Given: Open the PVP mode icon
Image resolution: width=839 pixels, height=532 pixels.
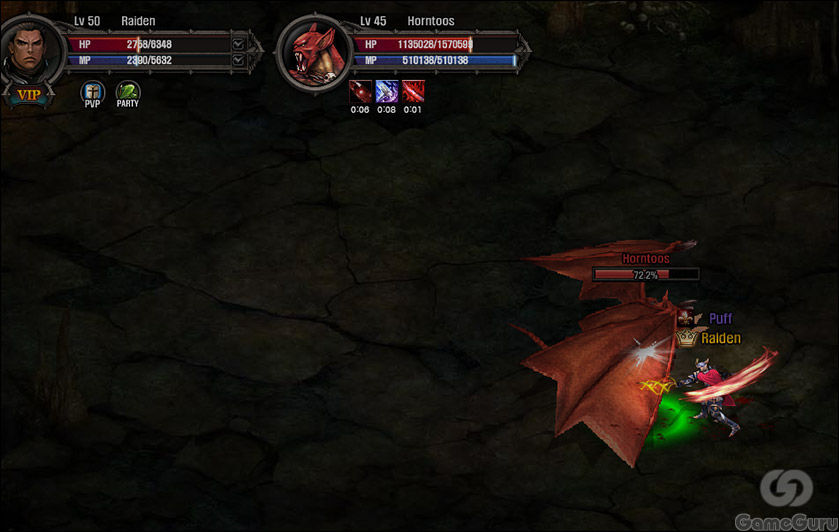Looking at the screenshot, I should (x=92, y=92).
